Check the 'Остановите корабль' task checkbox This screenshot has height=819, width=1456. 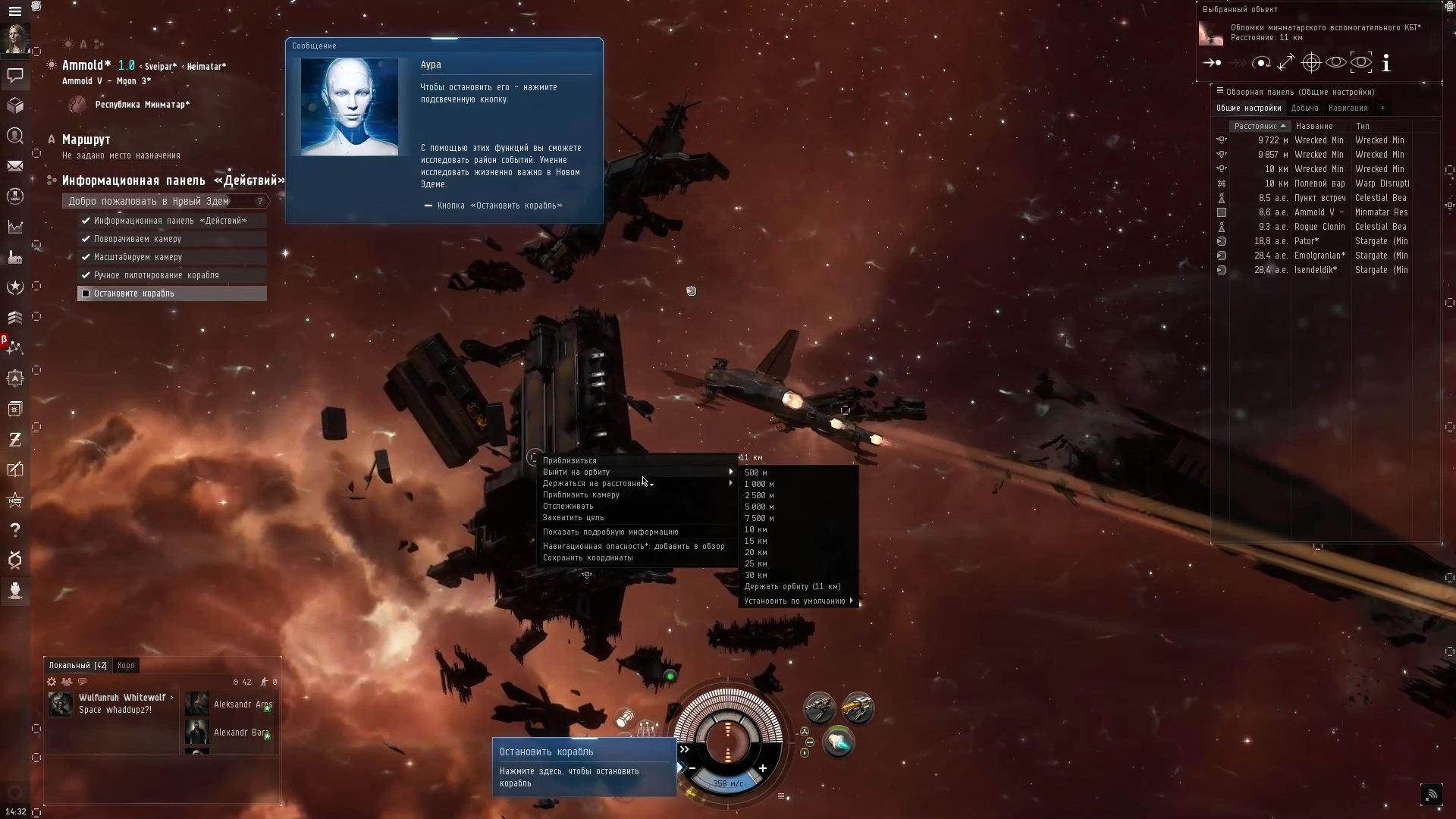coord(86,293)
